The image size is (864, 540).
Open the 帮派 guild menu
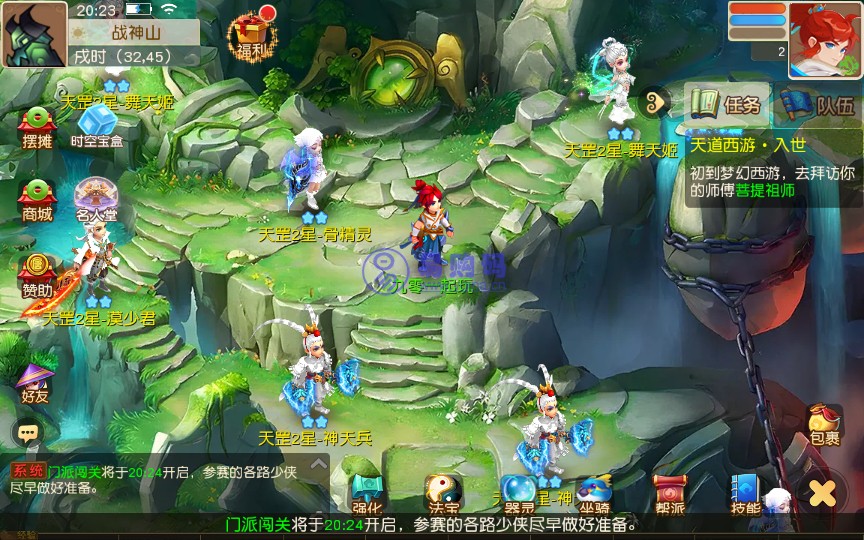670,492
